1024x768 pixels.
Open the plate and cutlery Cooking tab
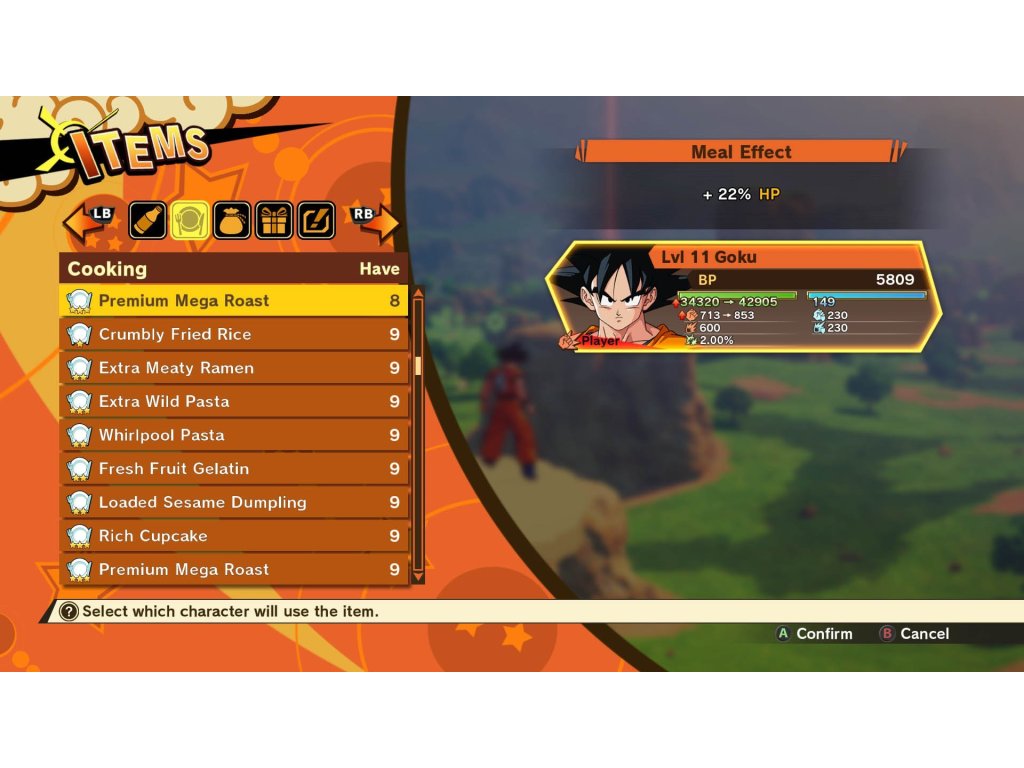pos(190,220)
